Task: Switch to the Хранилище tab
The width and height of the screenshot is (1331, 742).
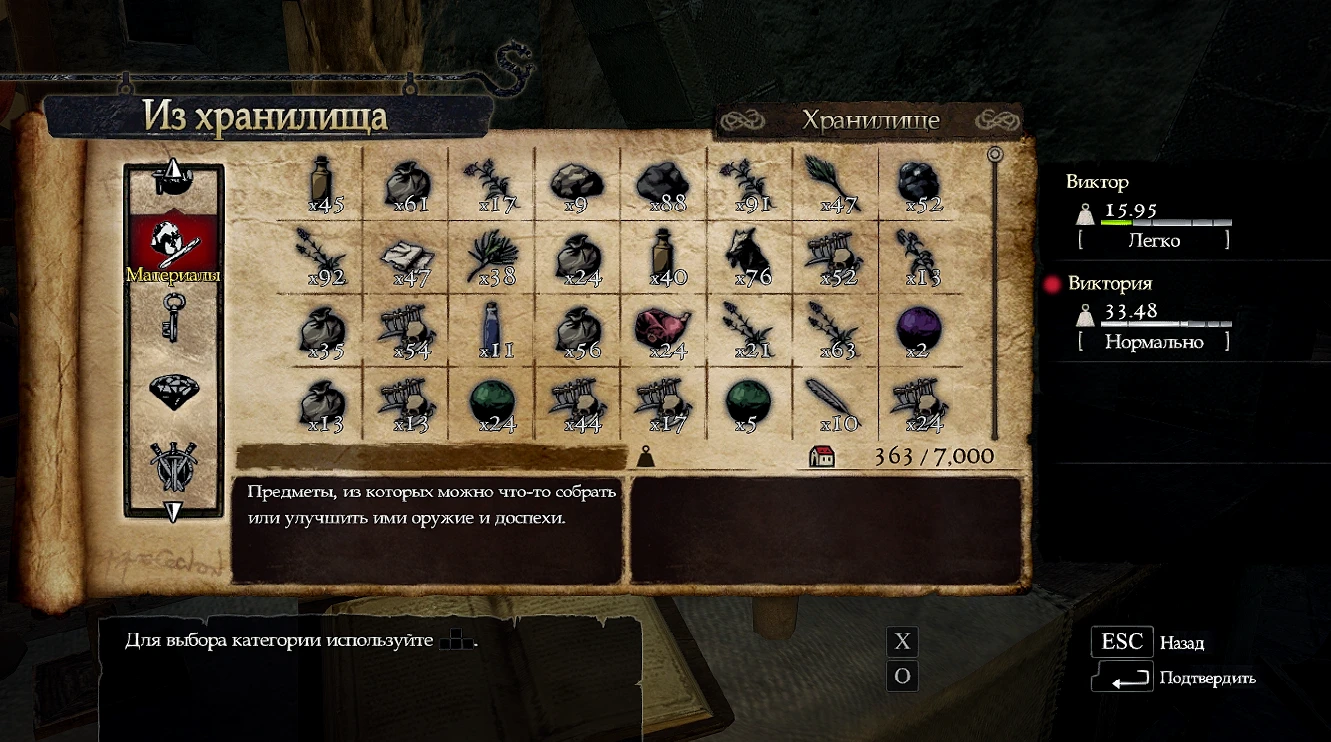Action: (870, 119)
